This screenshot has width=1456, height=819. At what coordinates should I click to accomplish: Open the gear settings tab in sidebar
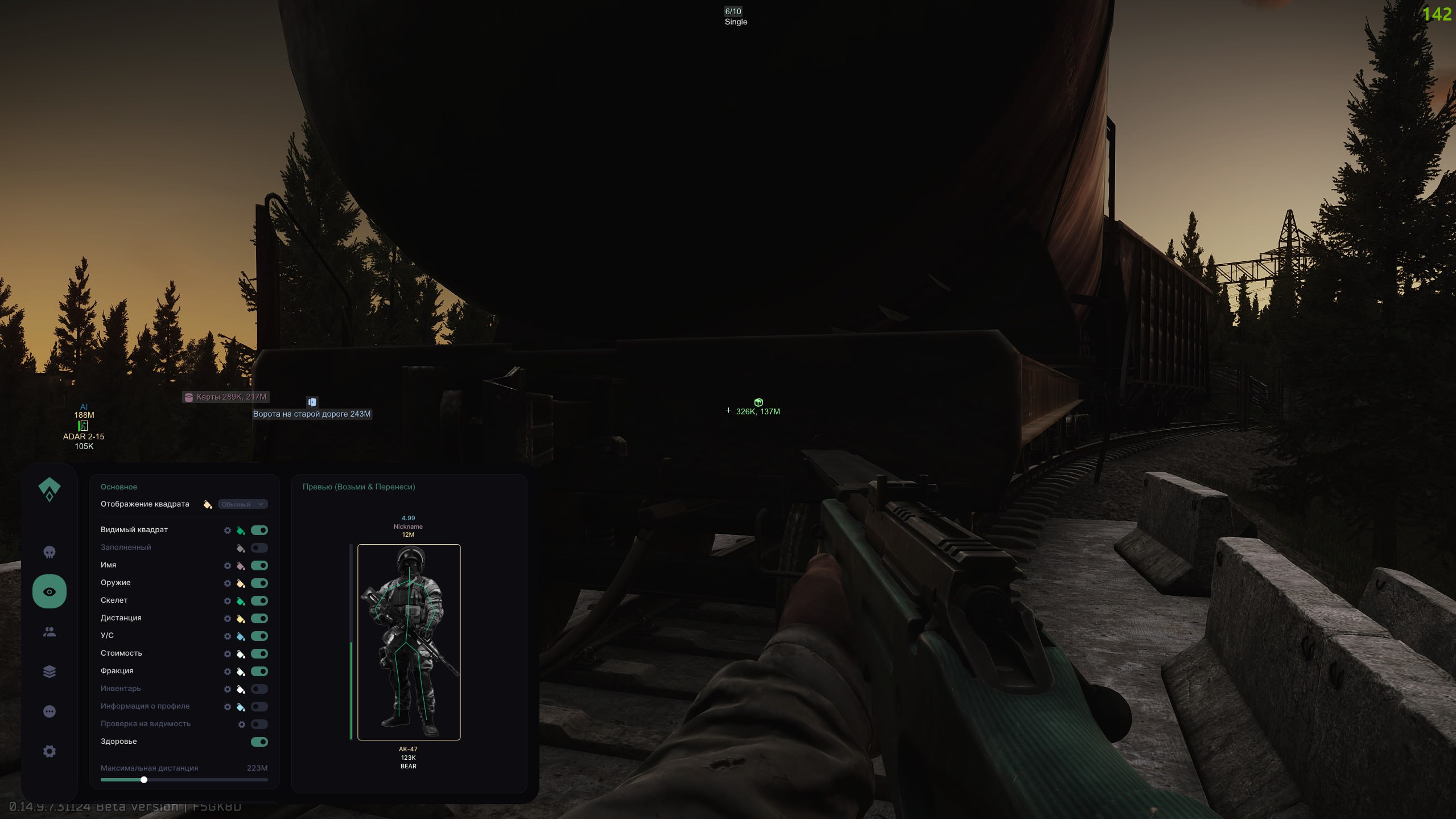(x=50, y=751)
